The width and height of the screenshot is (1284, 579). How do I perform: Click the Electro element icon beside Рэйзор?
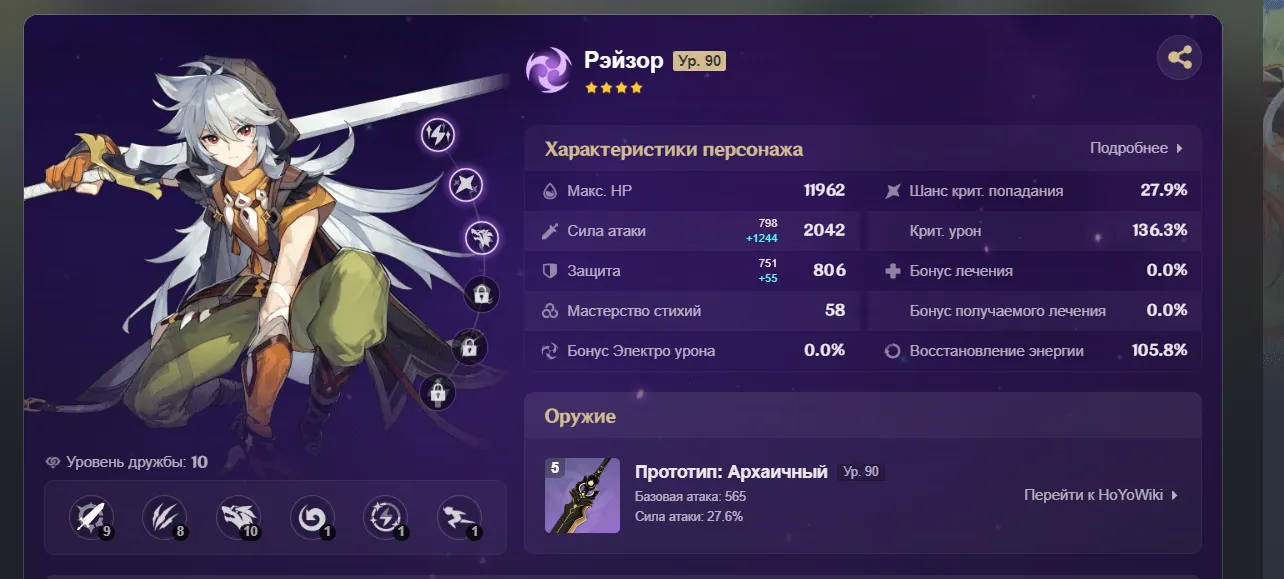(548, 70)
